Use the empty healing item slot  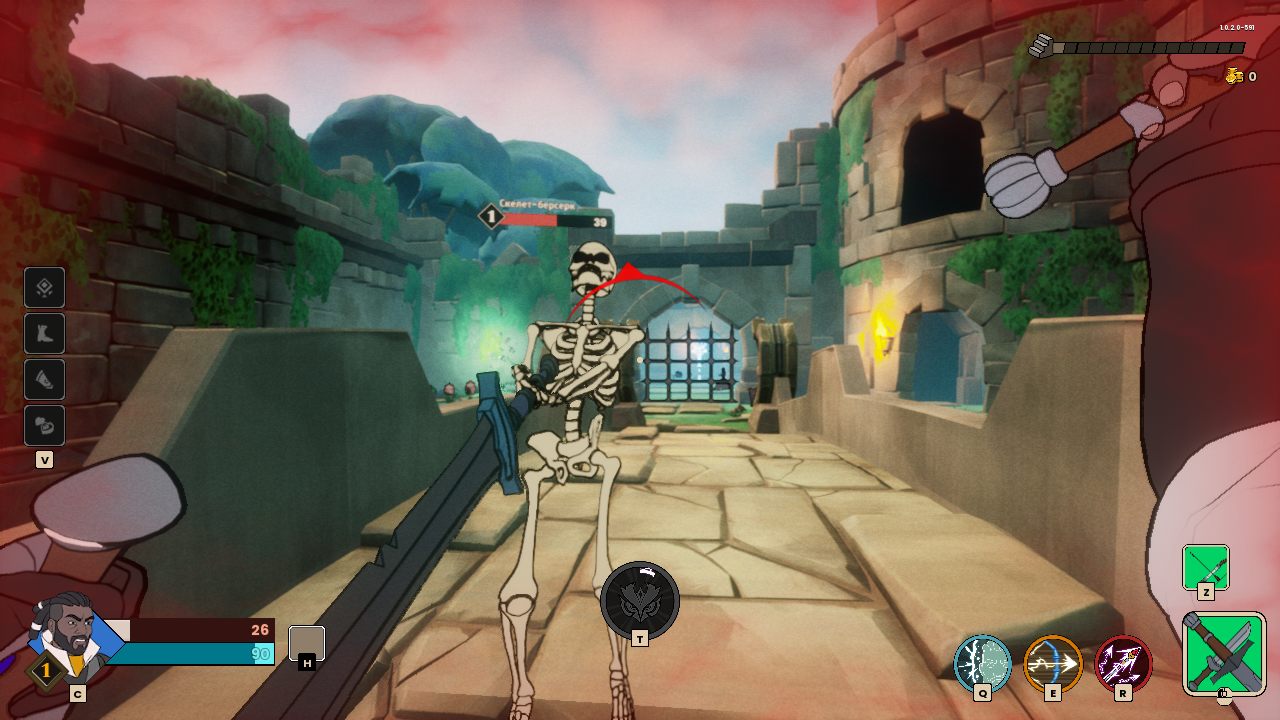pos(306,642)
